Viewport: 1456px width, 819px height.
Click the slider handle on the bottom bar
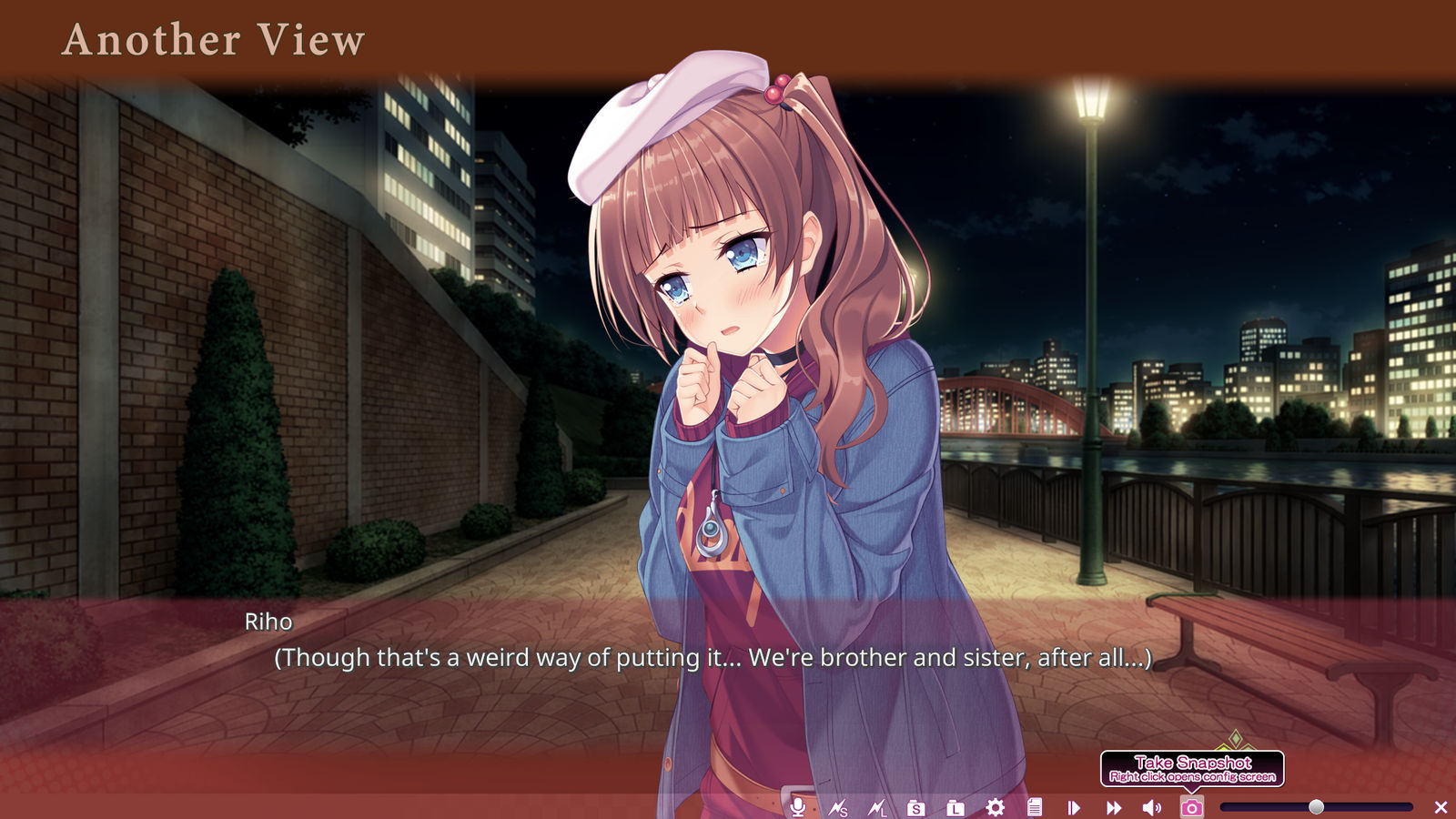[x=1316, y=807]
